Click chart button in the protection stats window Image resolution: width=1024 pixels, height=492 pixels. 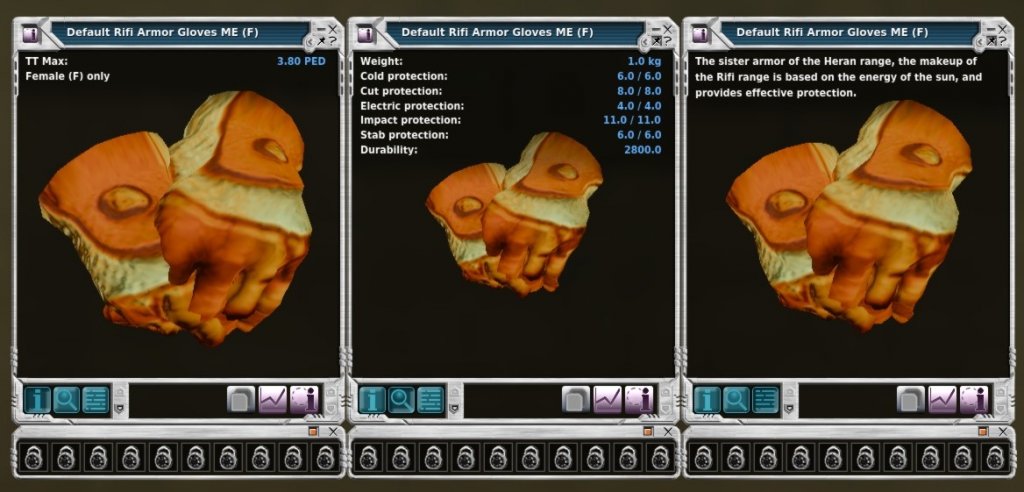[608, 400]
